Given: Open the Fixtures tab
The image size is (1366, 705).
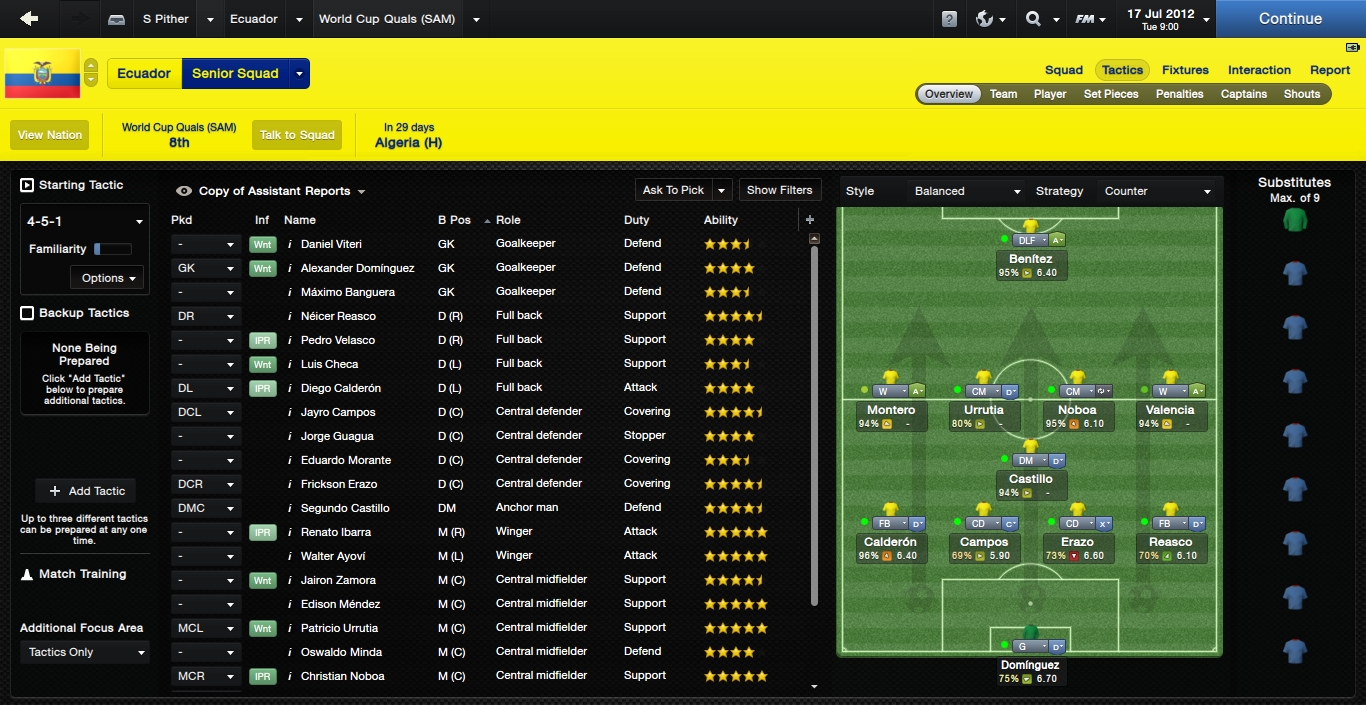Looking at the screenshot, I should [x=1185, y=70].
